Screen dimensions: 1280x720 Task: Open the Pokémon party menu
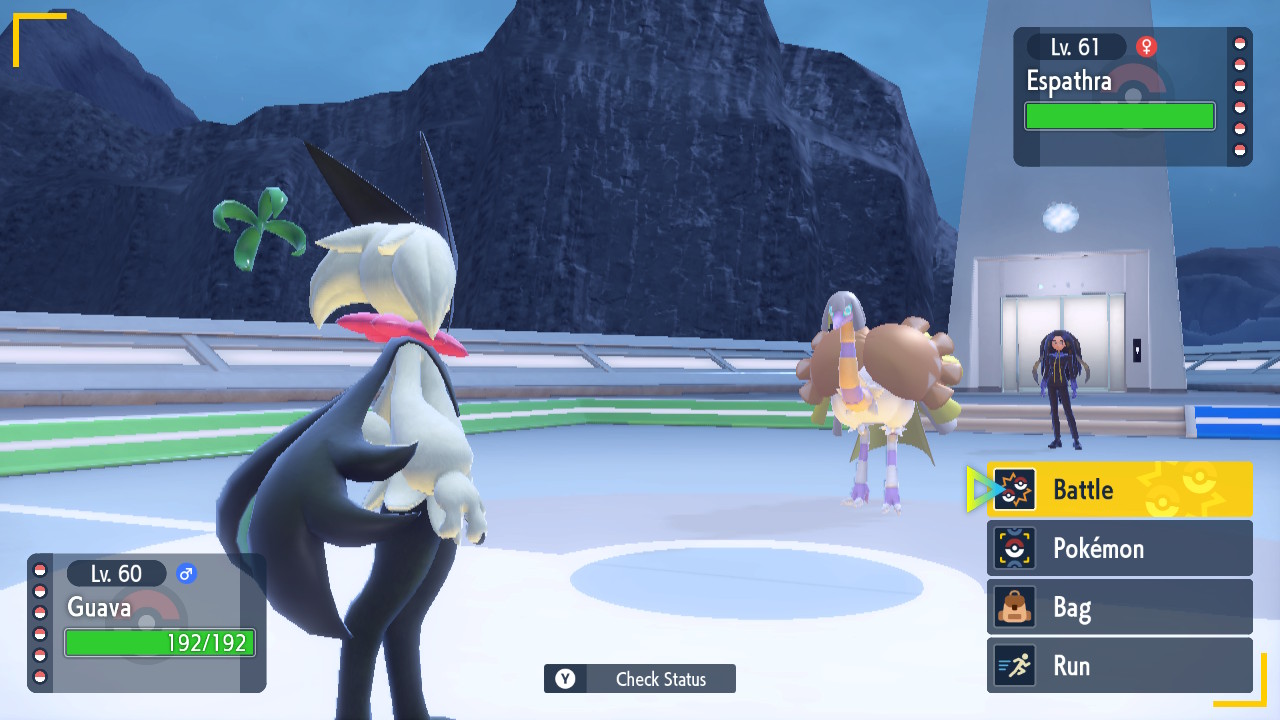(x=1119, y=548)
